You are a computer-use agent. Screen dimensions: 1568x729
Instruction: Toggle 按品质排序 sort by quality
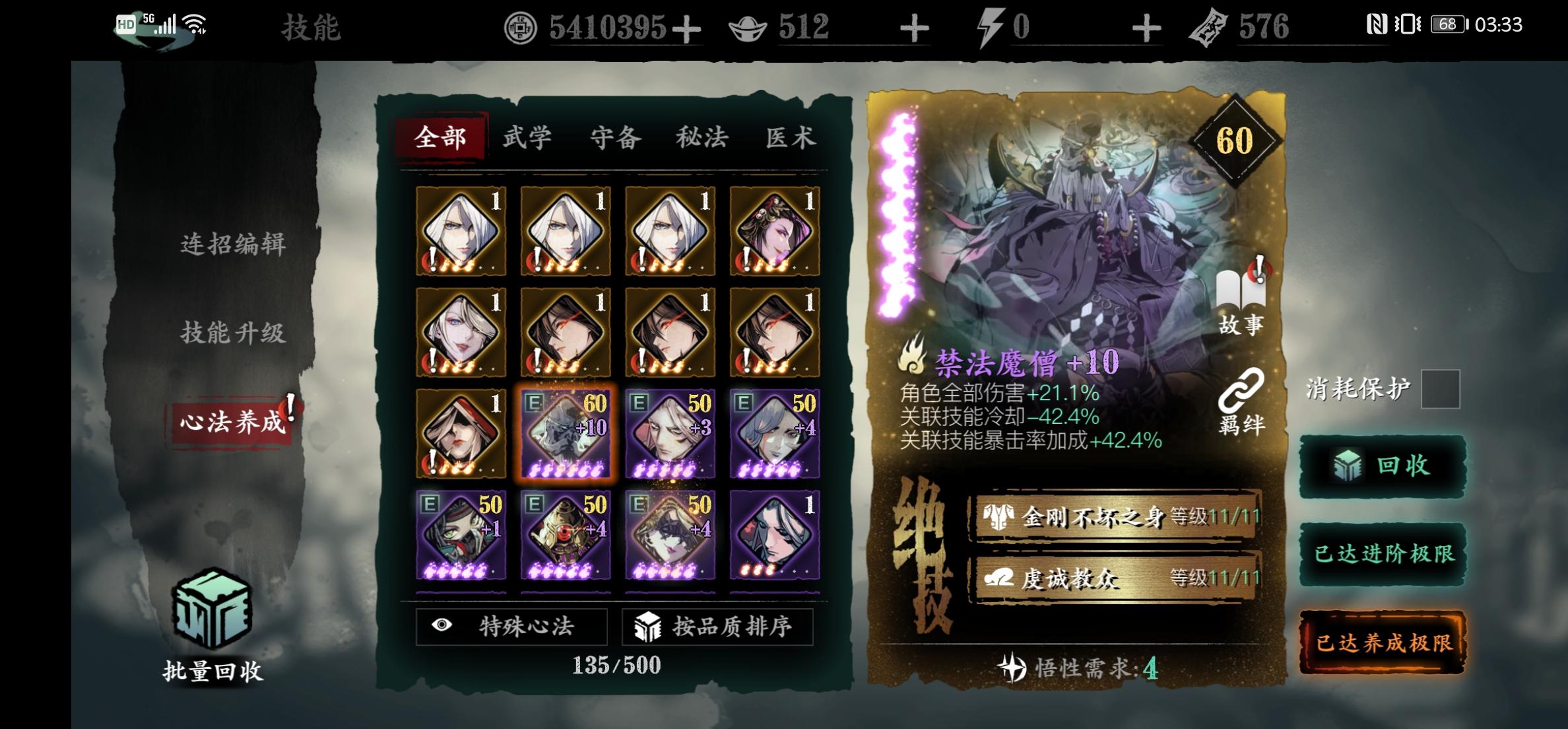click(x=719, y=628)
